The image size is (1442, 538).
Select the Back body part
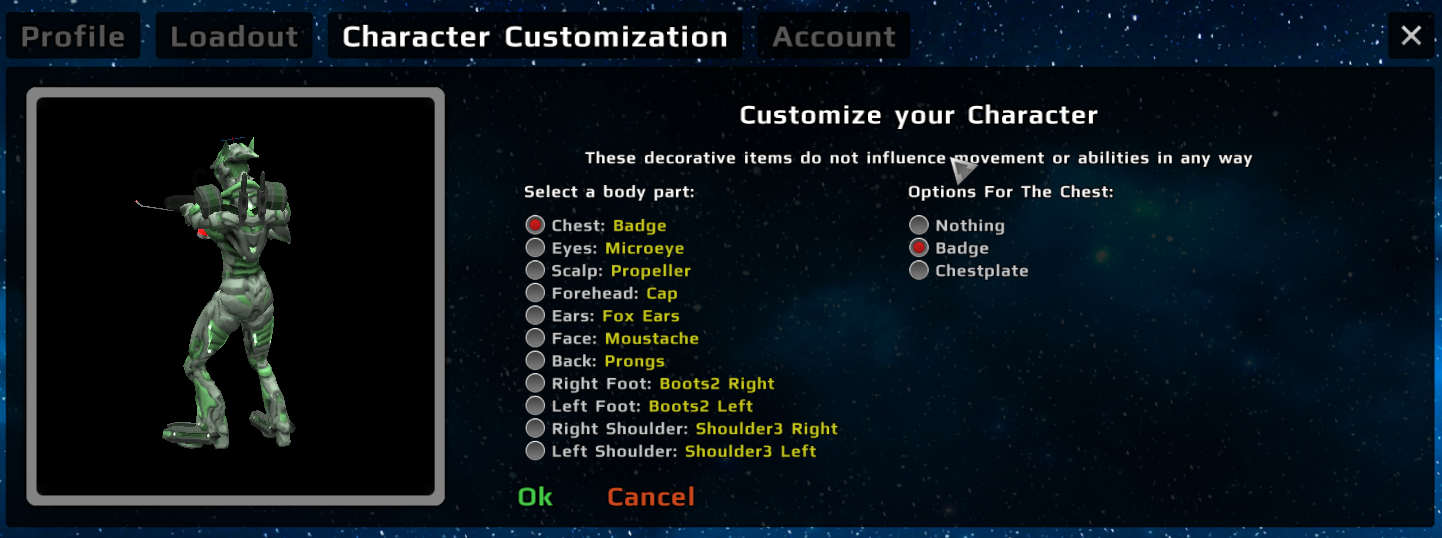[x=536, y=361]
